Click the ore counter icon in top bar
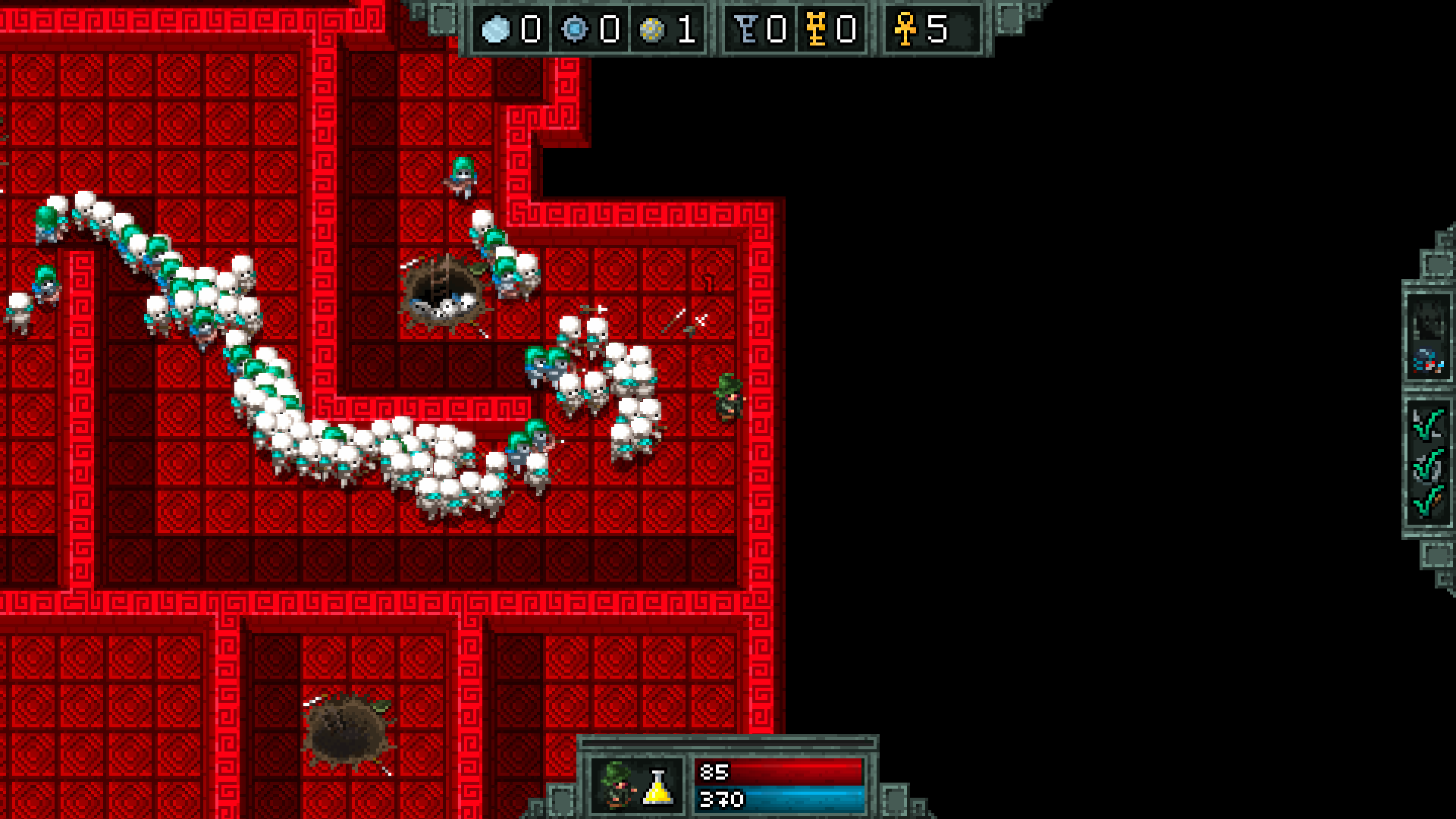This screenshot has width=1456, height=819. (495, 29)
